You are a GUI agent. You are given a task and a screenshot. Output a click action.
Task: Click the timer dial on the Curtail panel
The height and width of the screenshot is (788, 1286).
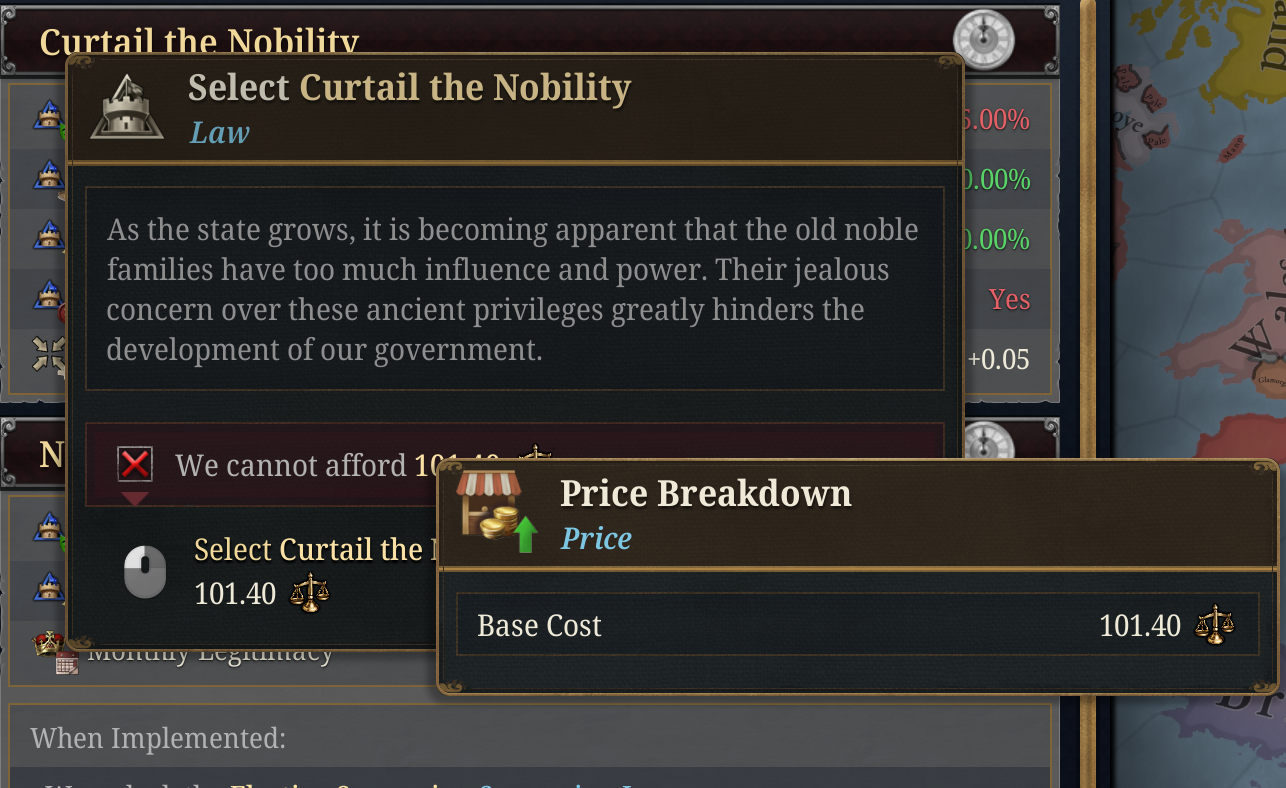pos(984,40)
